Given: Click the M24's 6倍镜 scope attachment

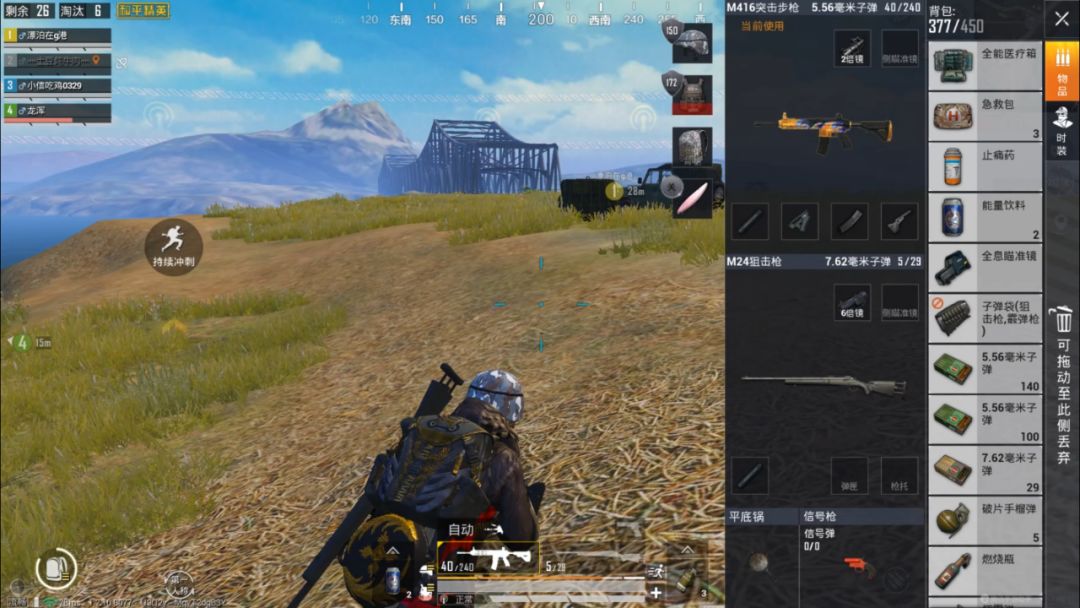Looking at the screenshot, I should click(852, 302).
